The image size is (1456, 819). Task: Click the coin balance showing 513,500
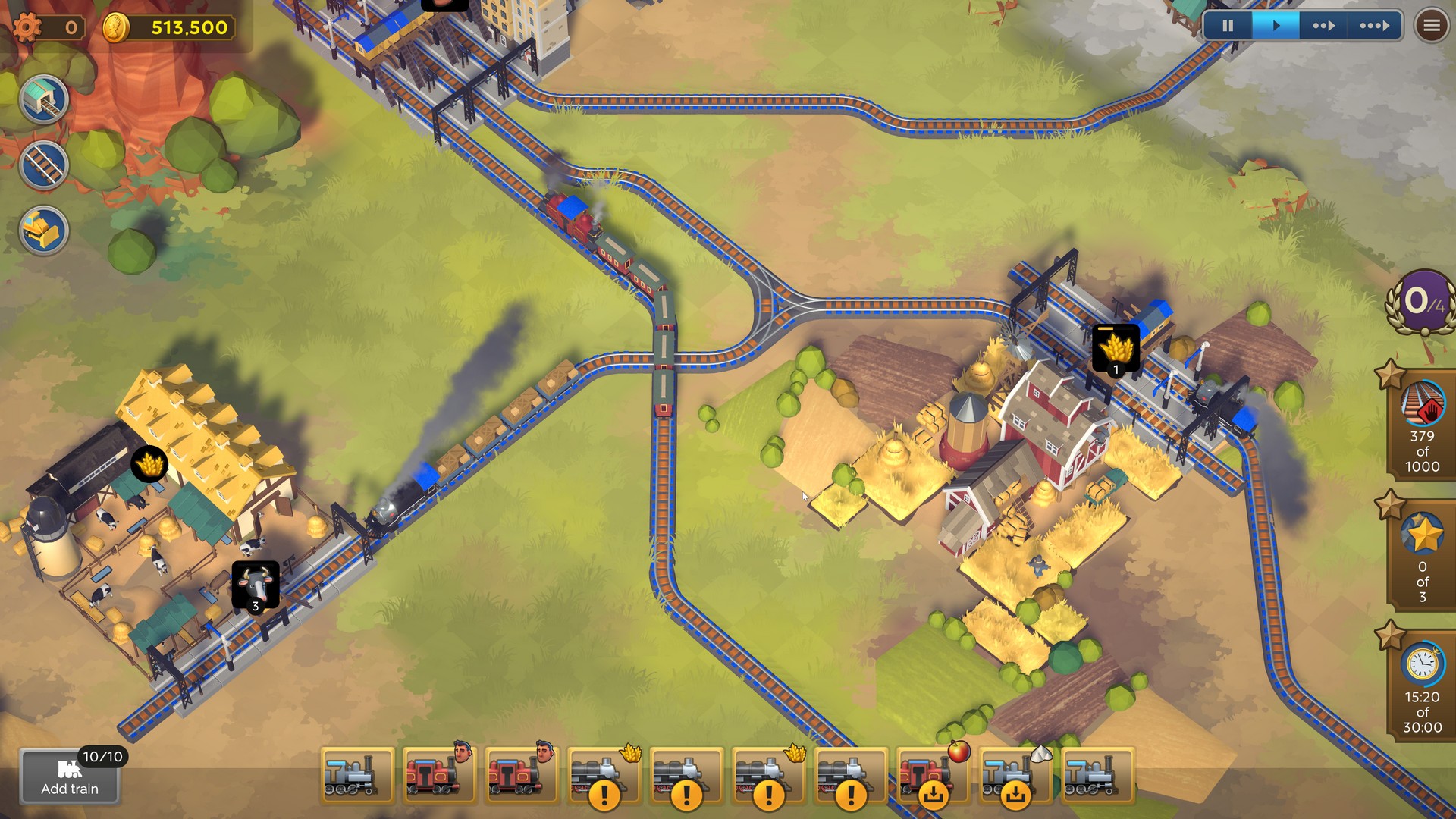click(182, 27)
